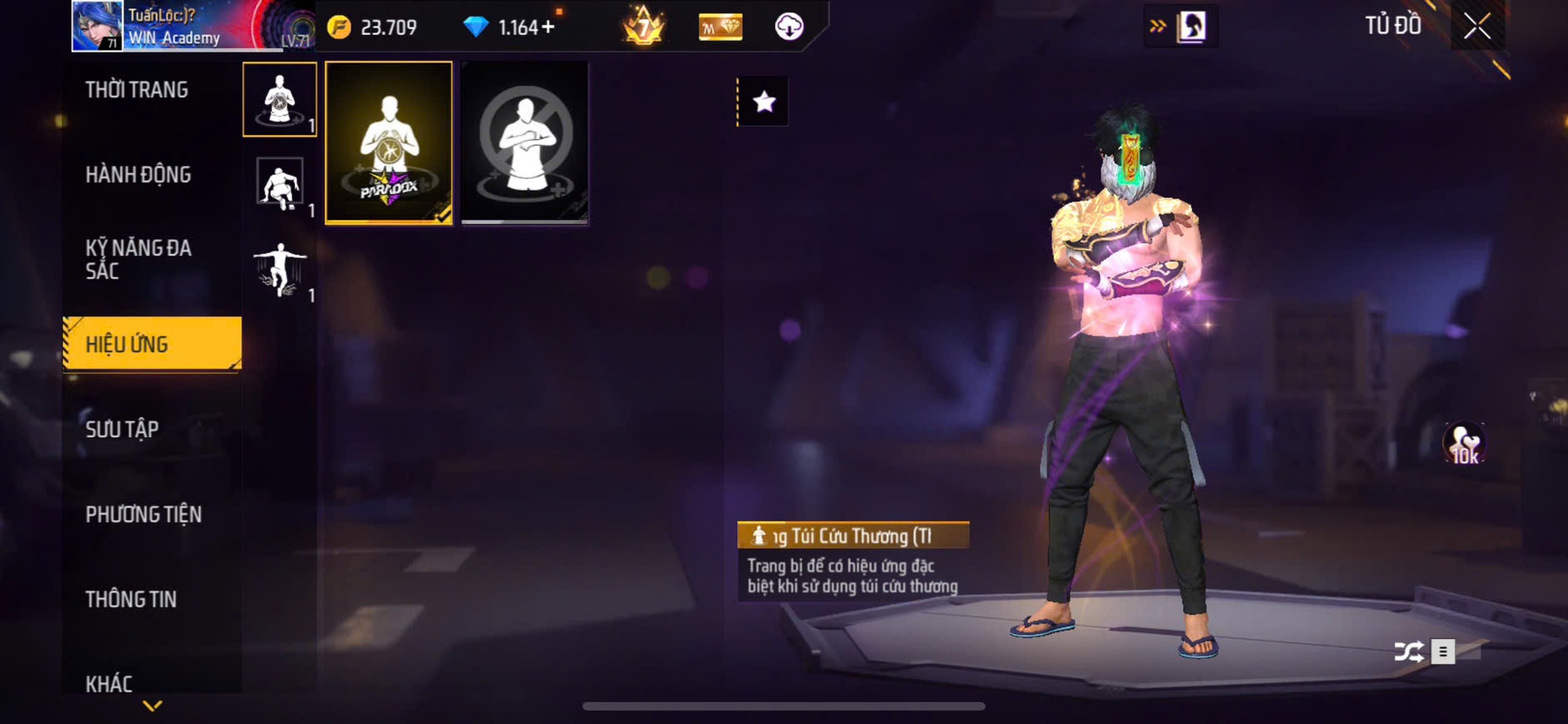Select the jumping figure effect subcategory

(x=280, y=270)
